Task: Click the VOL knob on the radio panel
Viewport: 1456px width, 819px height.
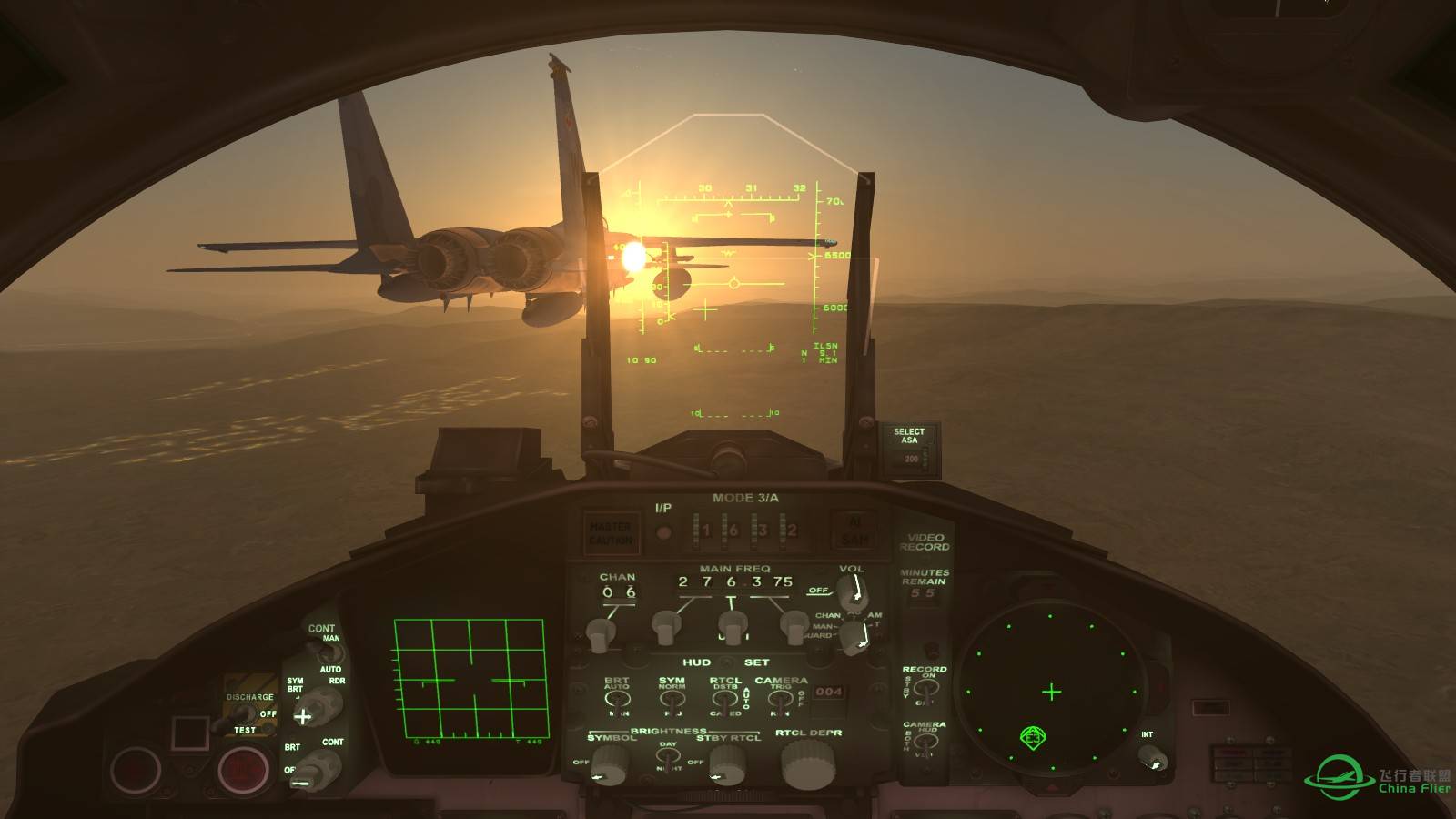Action: pyautogui.click(x=853, y=591)
